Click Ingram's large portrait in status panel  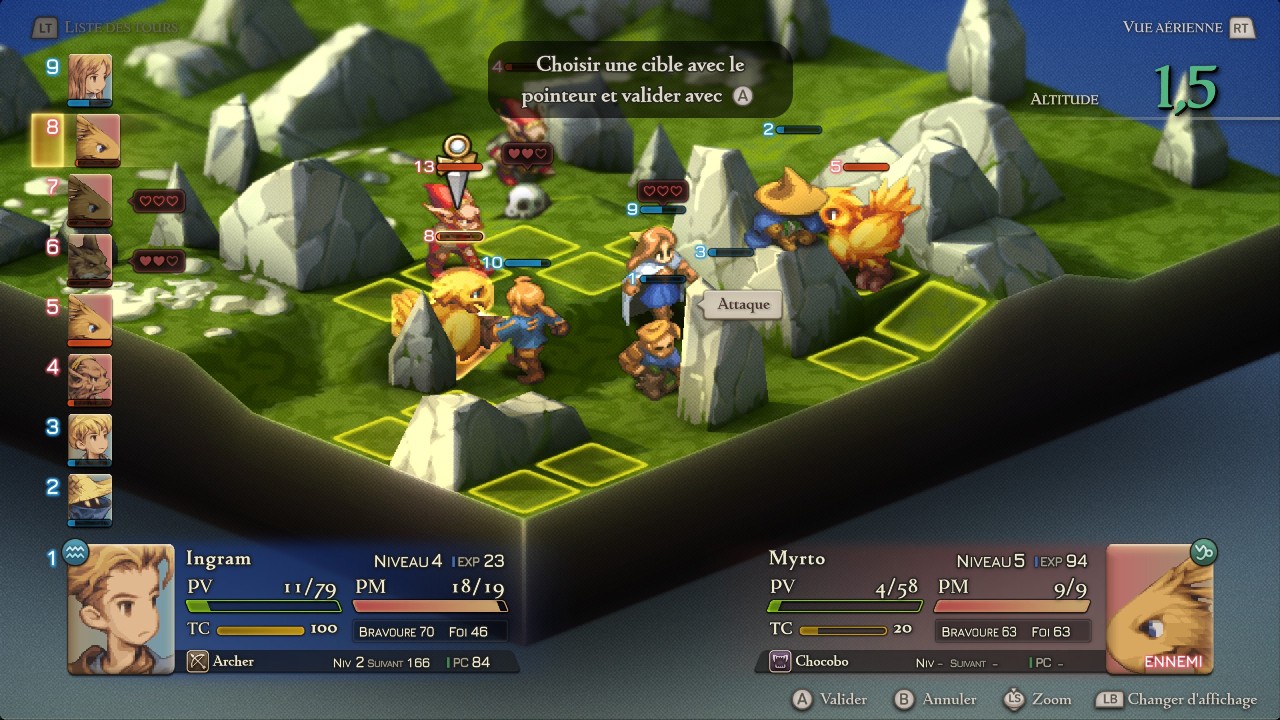(x=121, y=609)
